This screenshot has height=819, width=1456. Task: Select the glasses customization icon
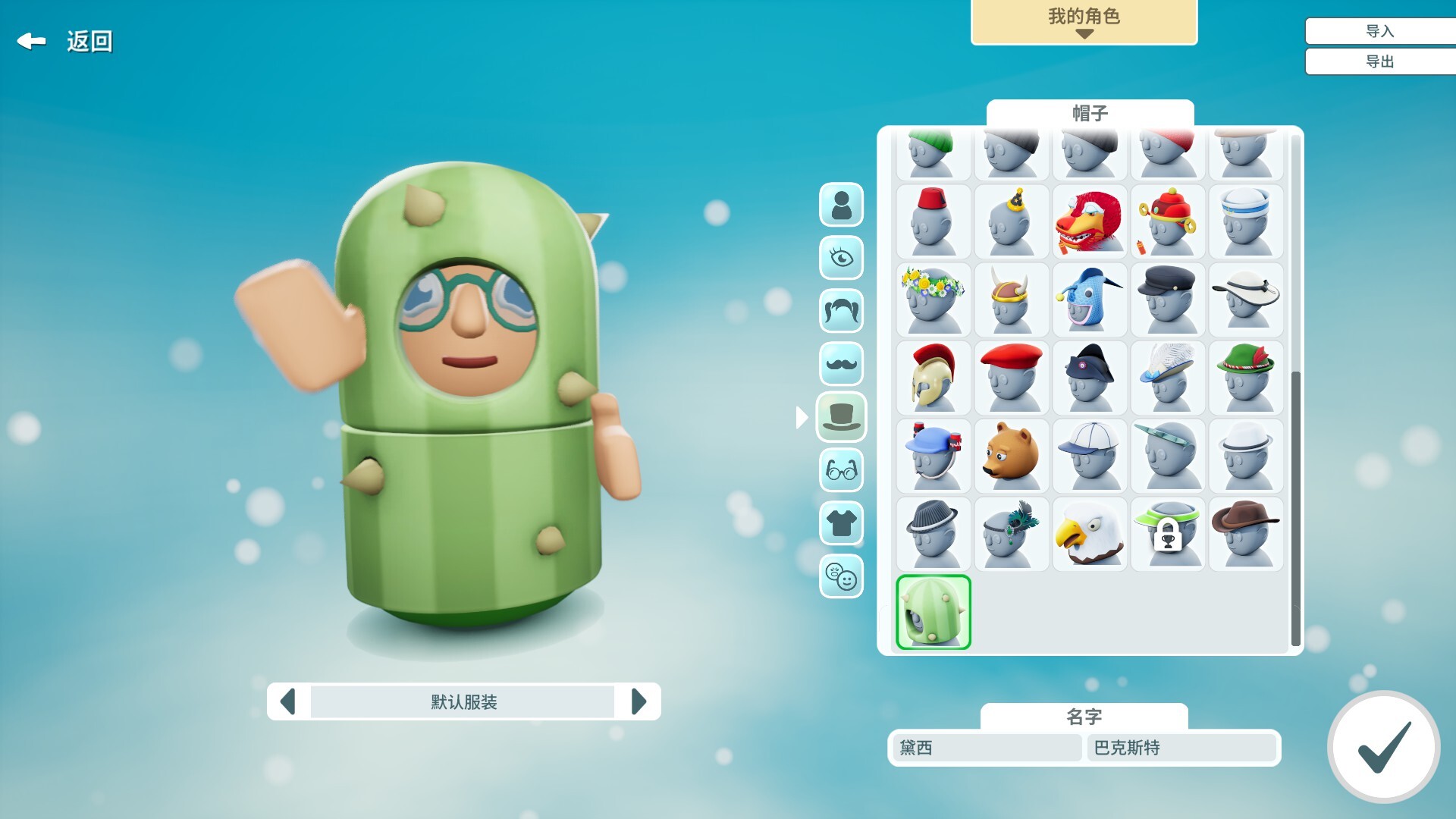click(842, 469)
